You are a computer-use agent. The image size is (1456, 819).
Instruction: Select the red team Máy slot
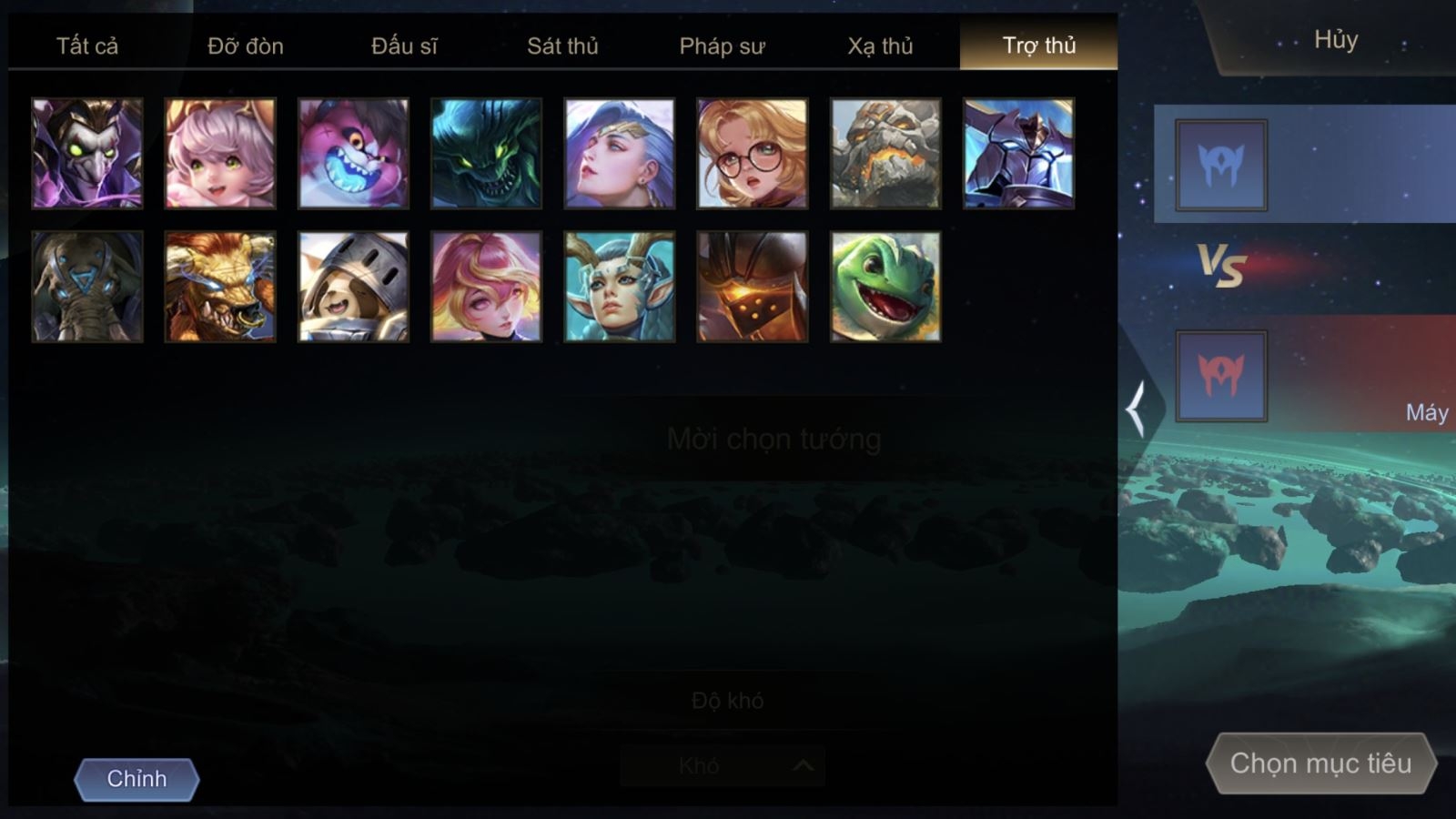pyautogui.click(x=1220, y=376)
